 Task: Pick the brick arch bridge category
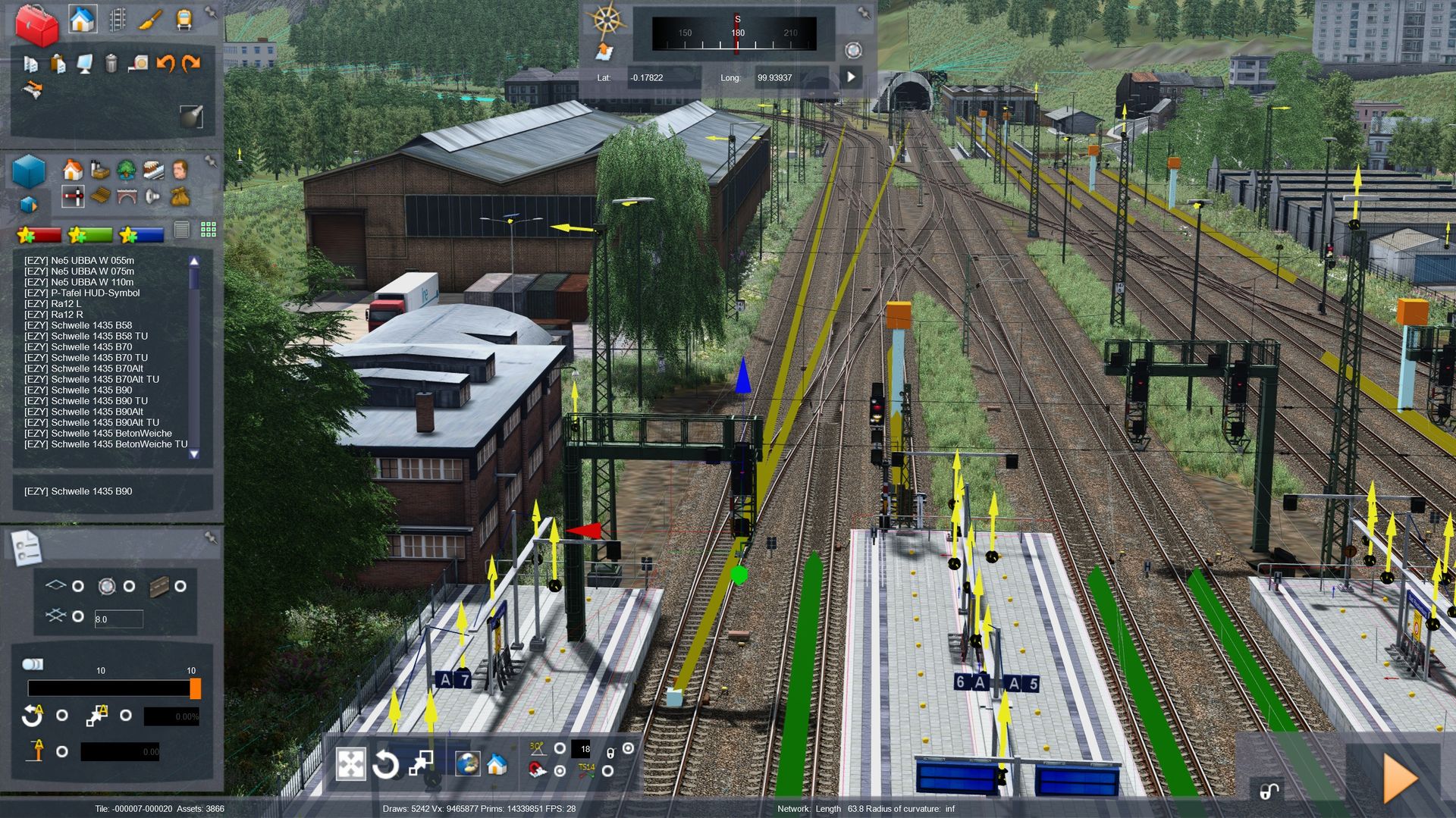pyautogui.click(x=126, y=196)
